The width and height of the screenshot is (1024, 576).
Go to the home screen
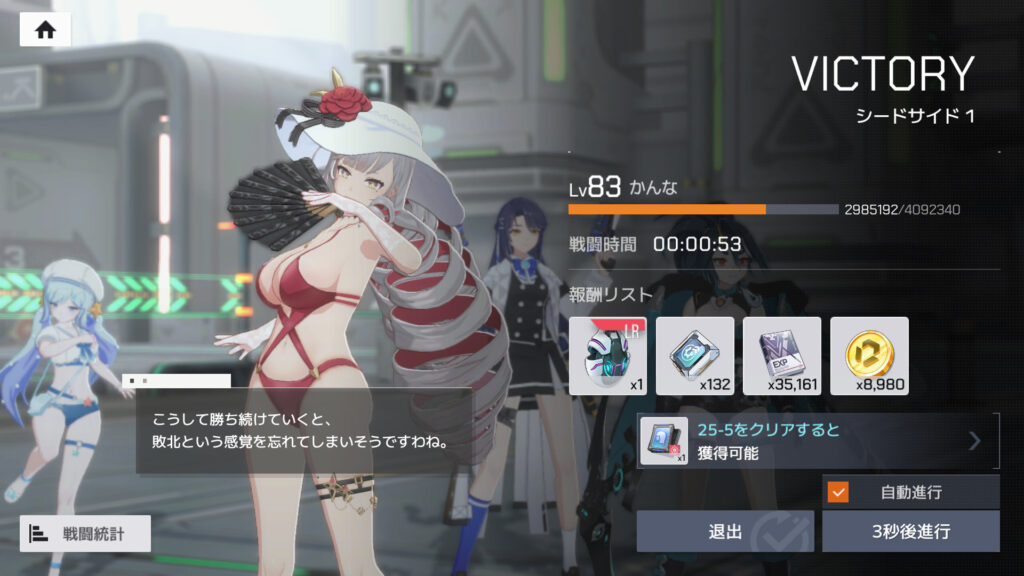(45, 29)
